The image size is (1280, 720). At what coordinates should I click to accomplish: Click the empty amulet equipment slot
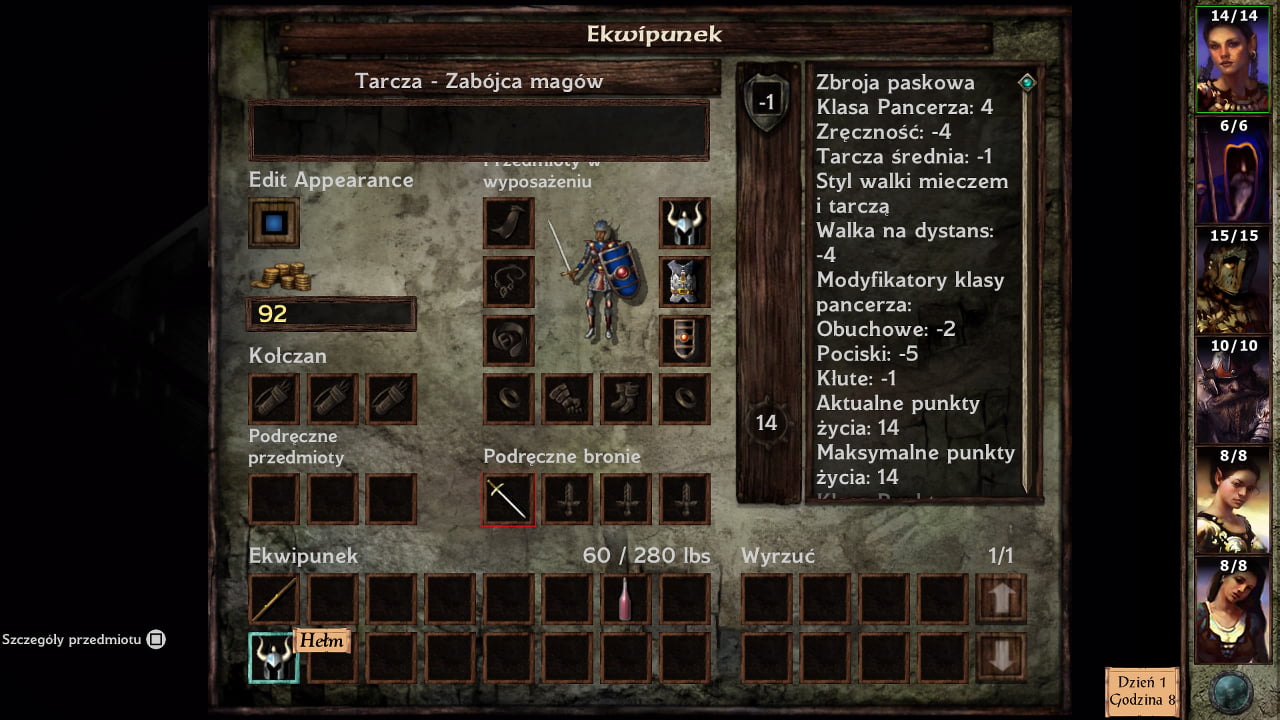pyautogui.click(x=508, y=281)
